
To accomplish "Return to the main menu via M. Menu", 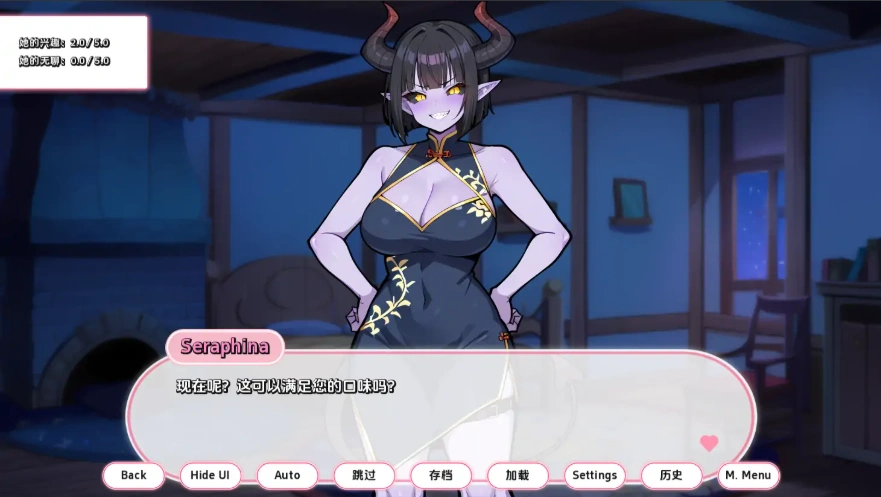I will [x=748, y=475].
